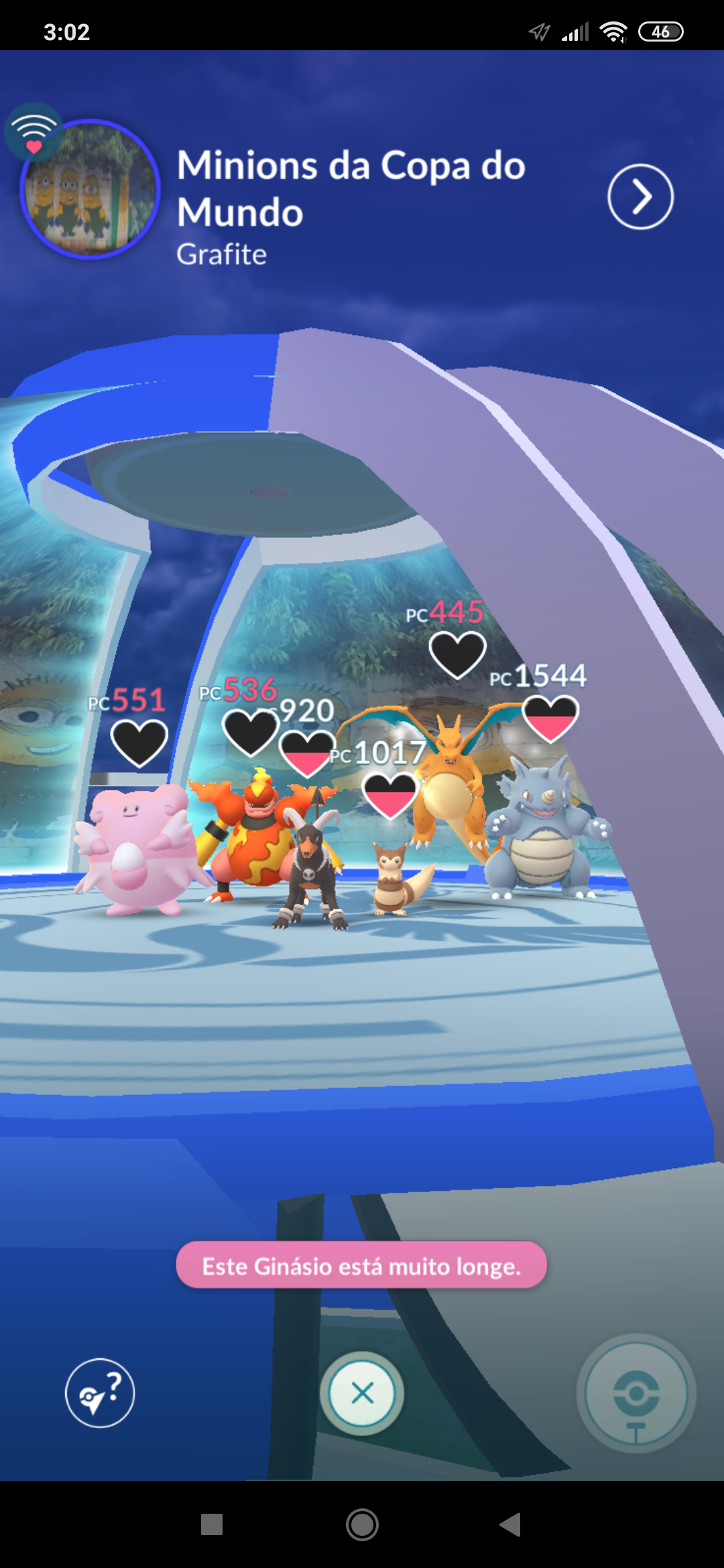
Task: Tap the gym photo disc of Minions mural
Action: (x=90, y=190)
